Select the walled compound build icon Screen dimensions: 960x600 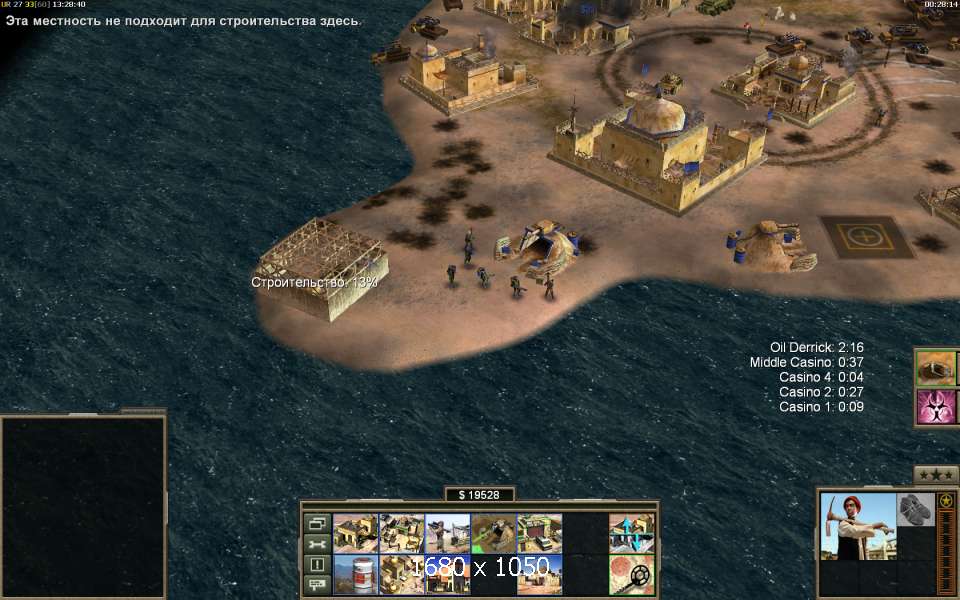401,534
